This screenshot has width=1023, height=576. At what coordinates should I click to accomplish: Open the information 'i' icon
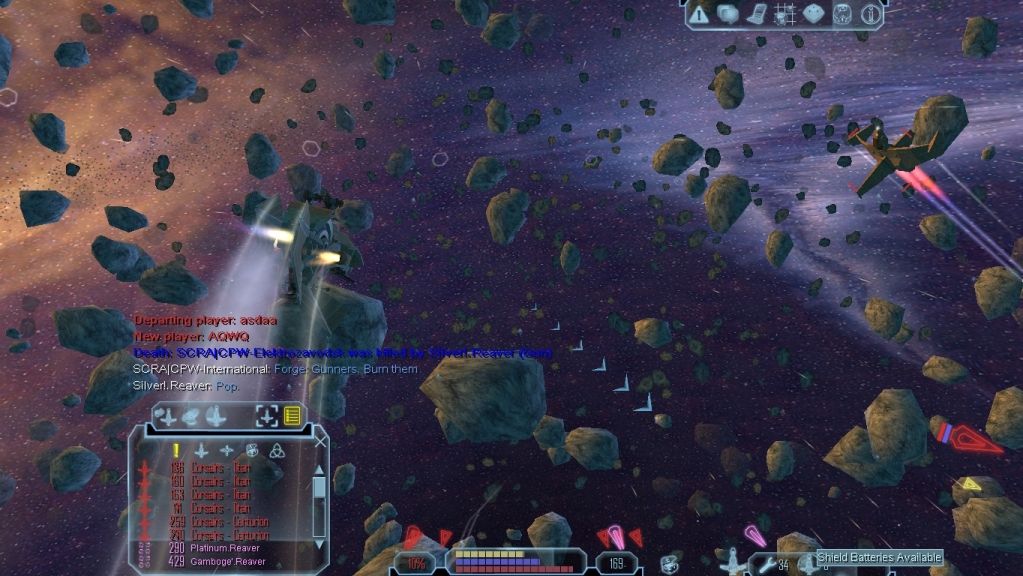point(871,14)
